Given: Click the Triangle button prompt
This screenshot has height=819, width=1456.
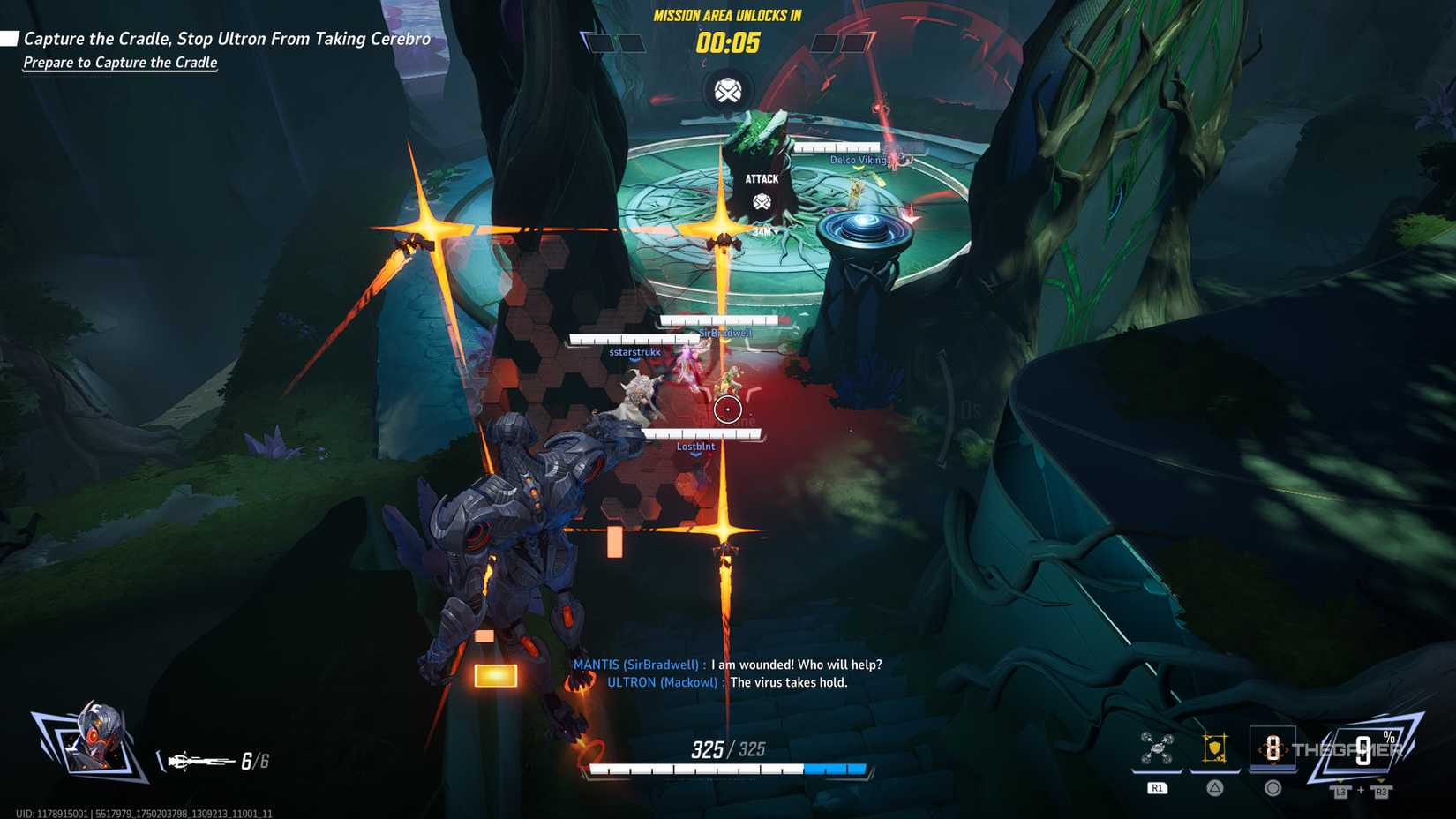Looking at the screenshot, I should coord(1215,788).
